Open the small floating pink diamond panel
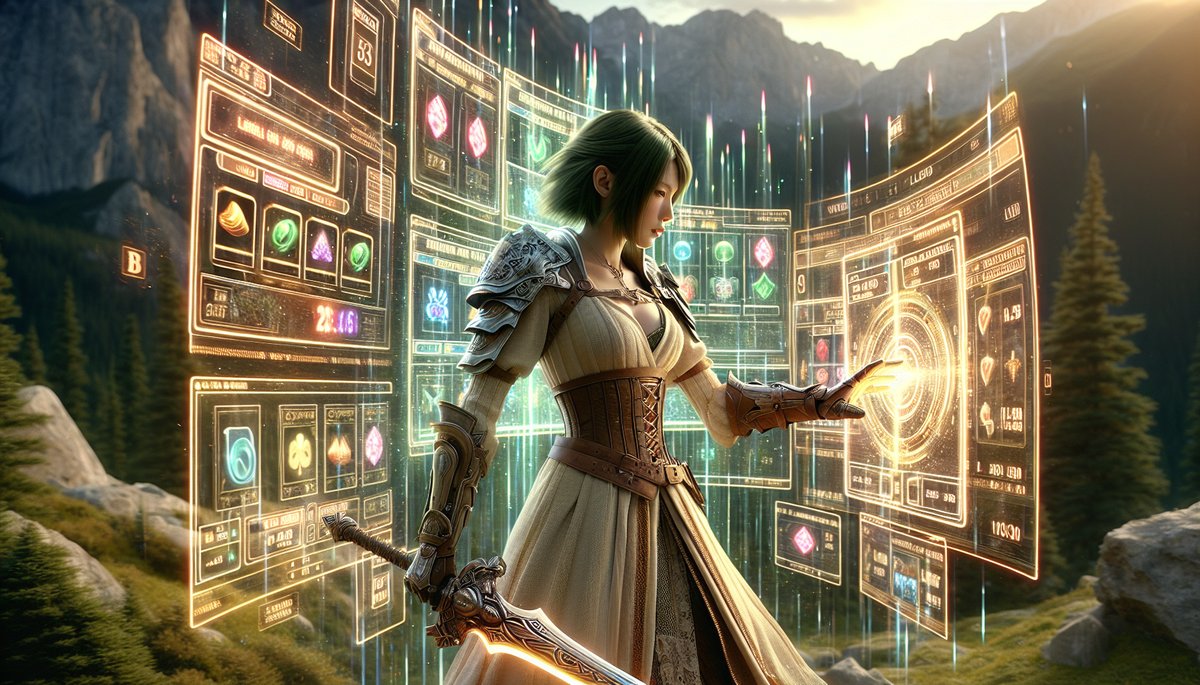 [x=805, y=539]
